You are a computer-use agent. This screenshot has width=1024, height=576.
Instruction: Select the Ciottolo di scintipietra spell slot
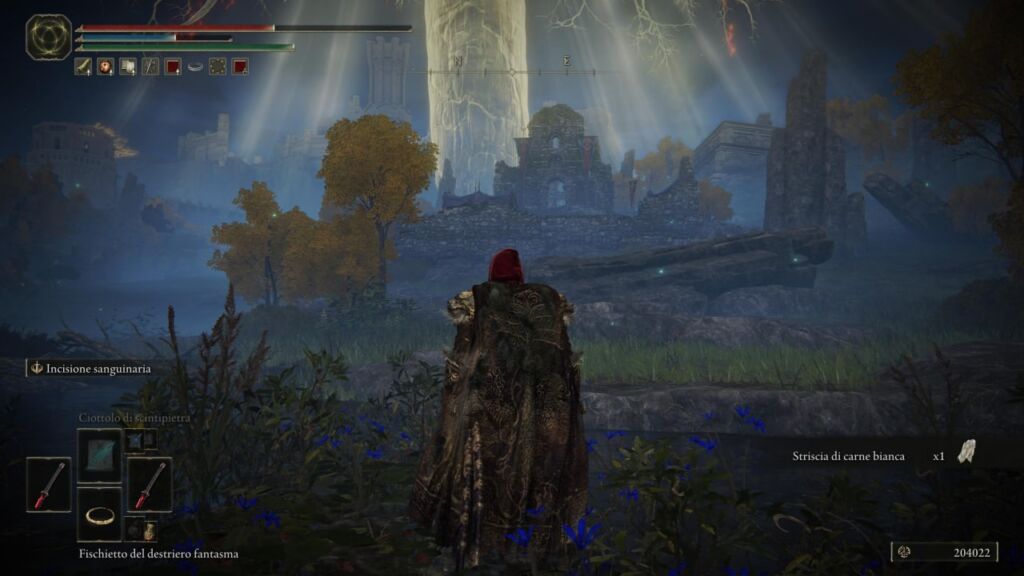pos(99,455)
